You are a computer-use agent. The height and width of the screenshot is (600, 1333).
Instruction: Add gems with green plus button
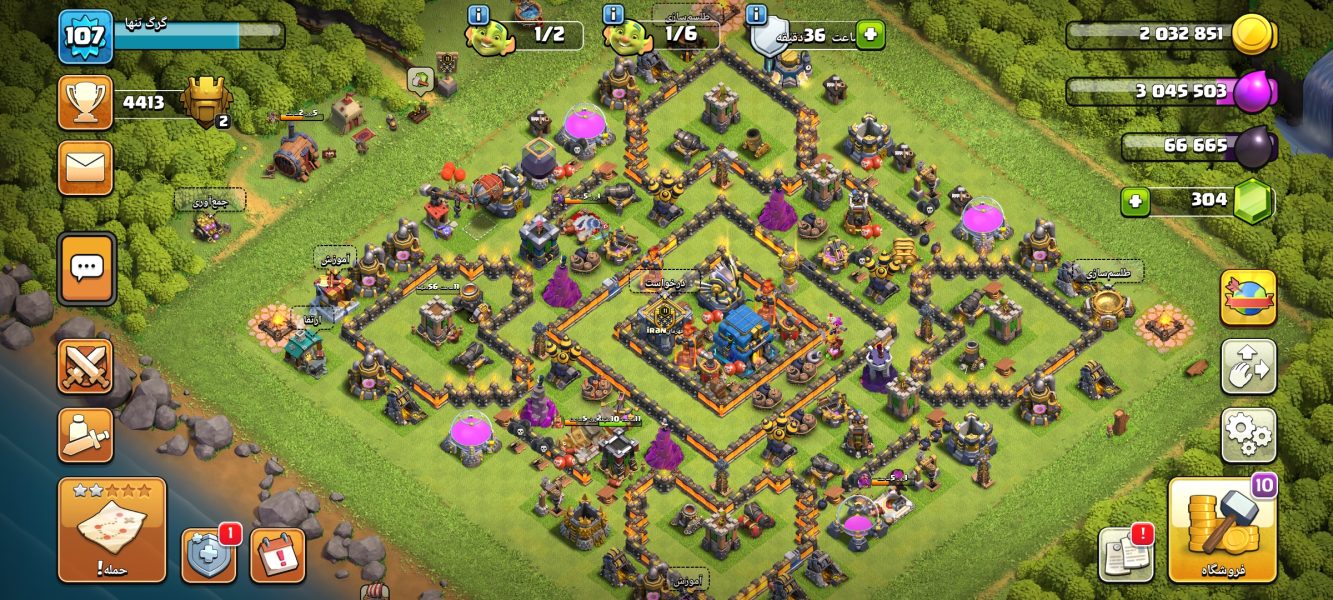(x=1135, y=201)
